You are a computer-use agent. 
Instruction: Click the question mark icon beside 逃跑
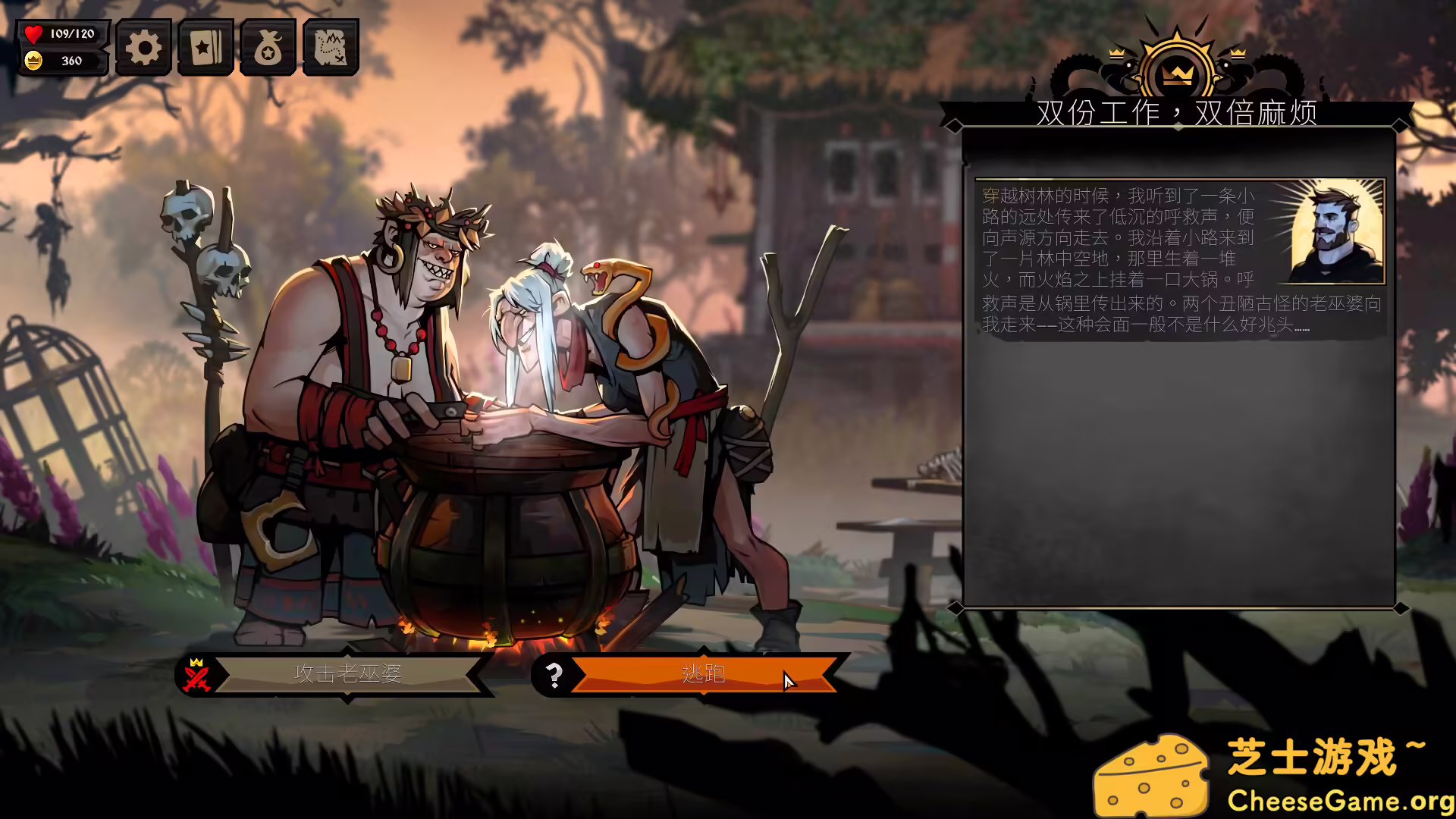[x=555, y=673]
